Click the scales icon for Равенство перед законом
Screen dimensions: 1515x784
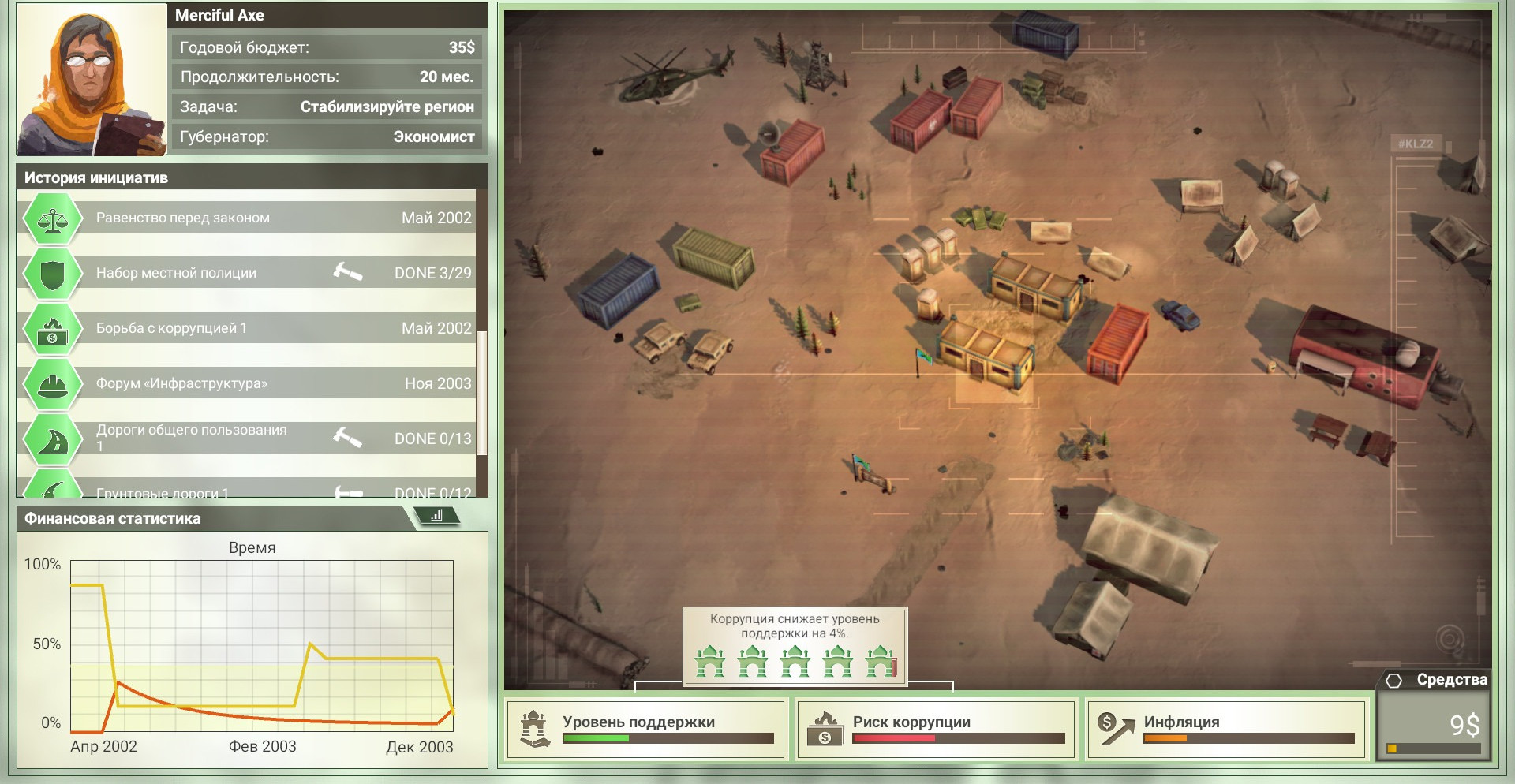pos(52,218)
